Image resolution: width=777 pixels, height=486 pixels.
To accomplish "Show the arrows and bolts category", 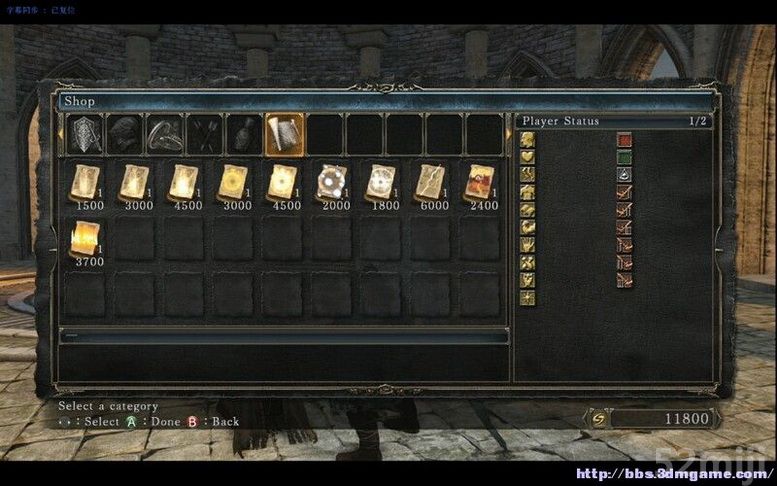I will [205, 135].
